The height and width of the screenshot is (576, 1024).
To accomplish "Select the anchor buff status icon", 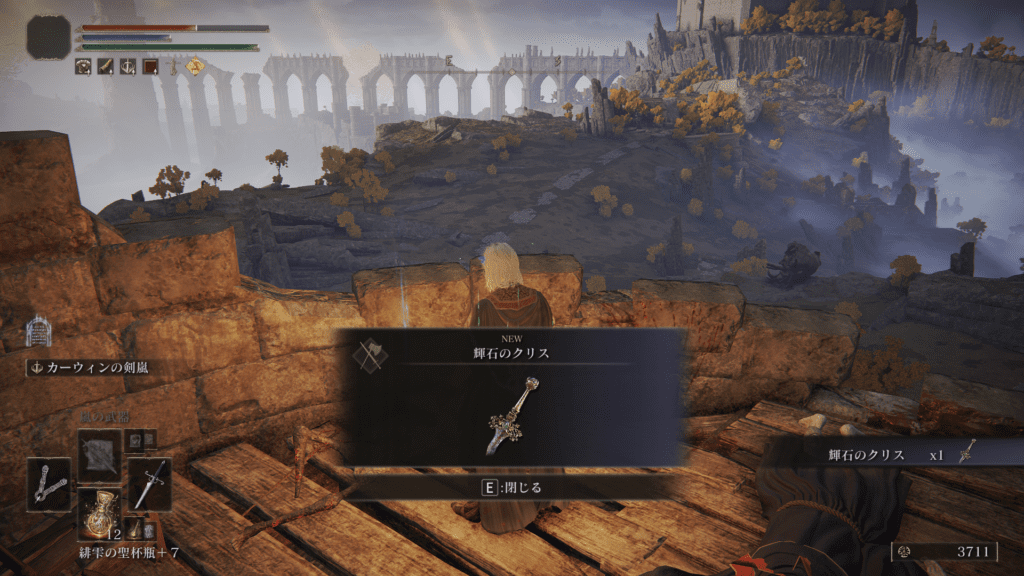I will click(128, 67).
